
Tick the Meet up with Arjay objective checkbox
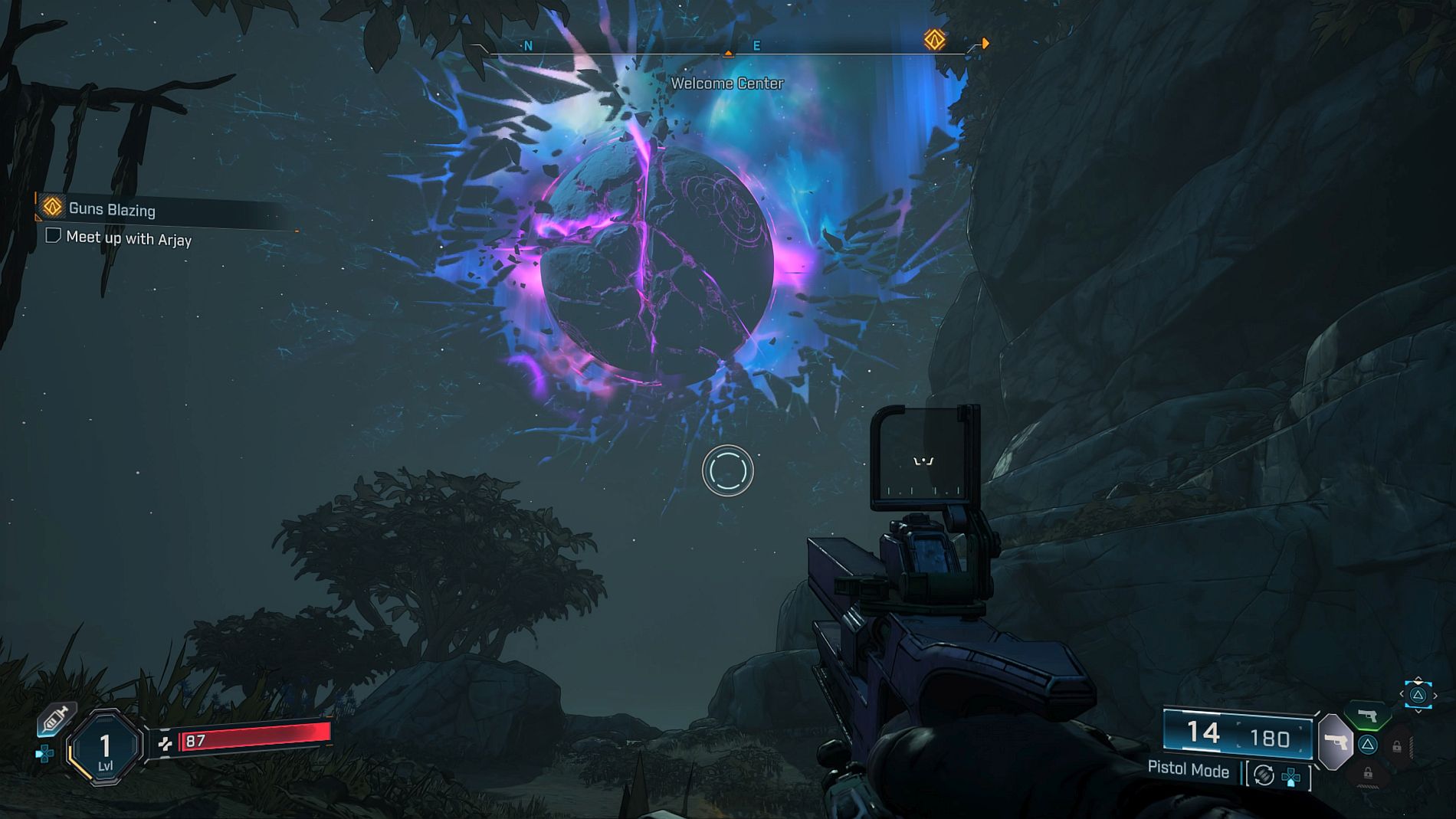(x=53, y=235)
